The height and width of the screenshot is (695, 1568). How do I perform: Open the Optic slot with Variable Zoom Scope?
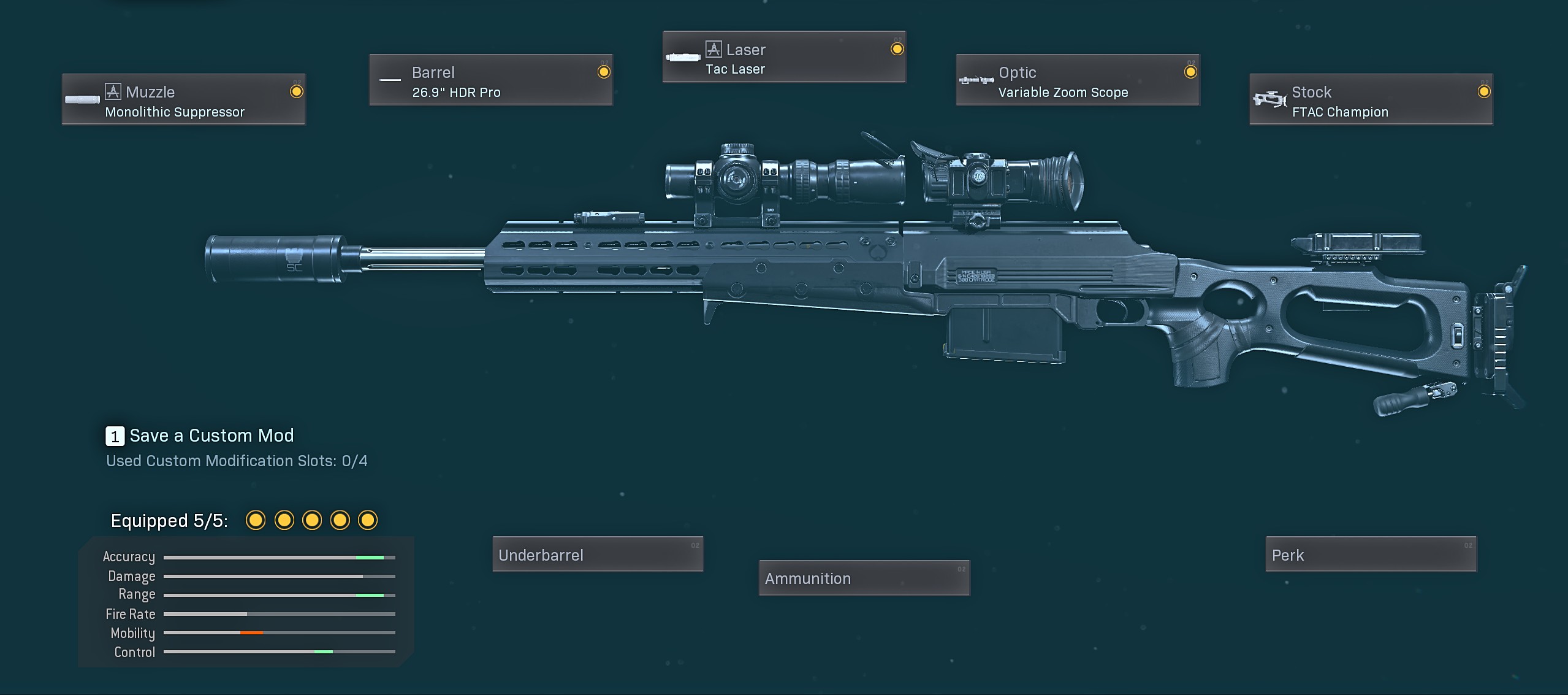tap(1078, 80)
